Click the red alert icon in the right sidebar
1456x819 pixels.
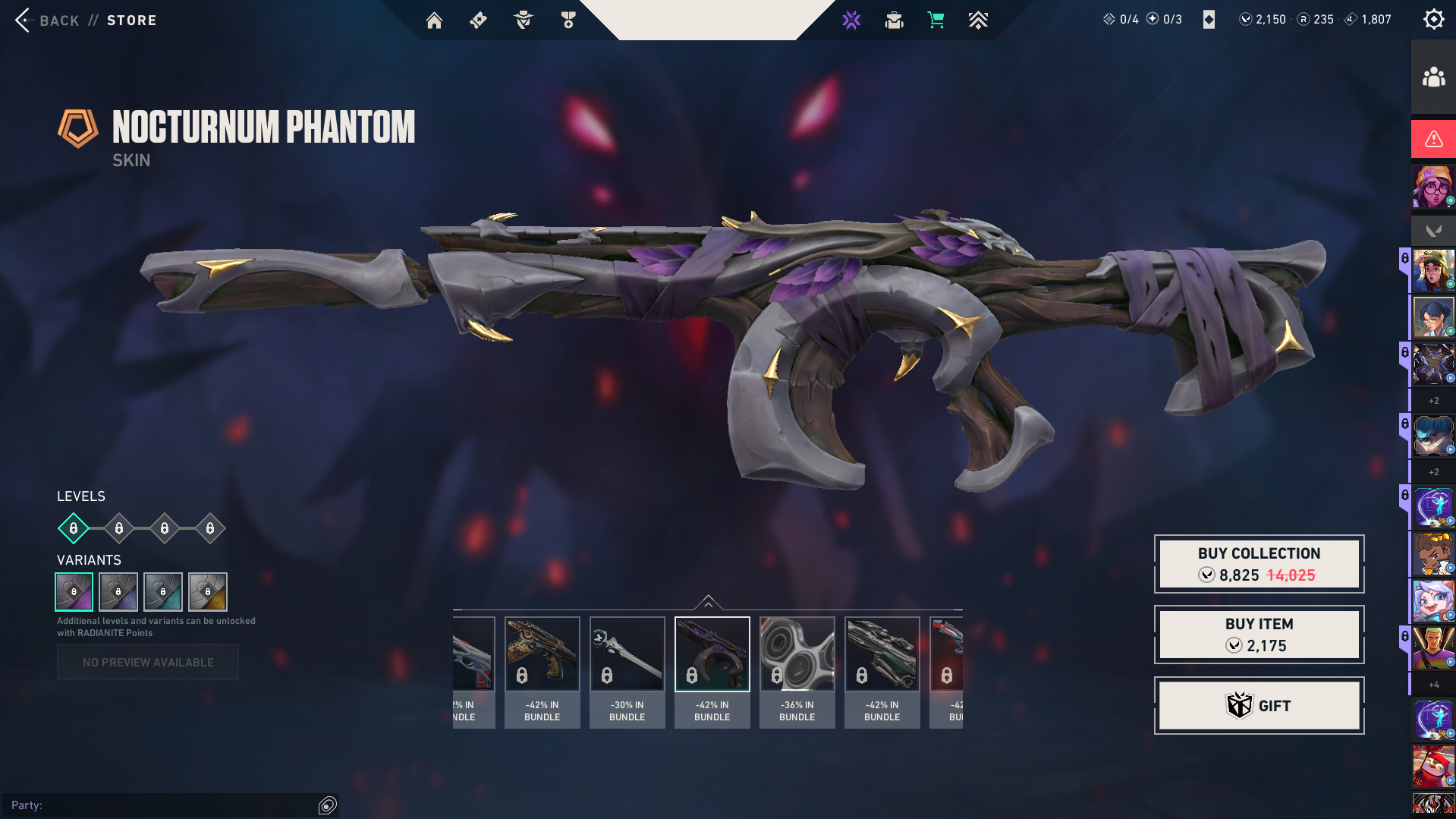point(1432,139)
